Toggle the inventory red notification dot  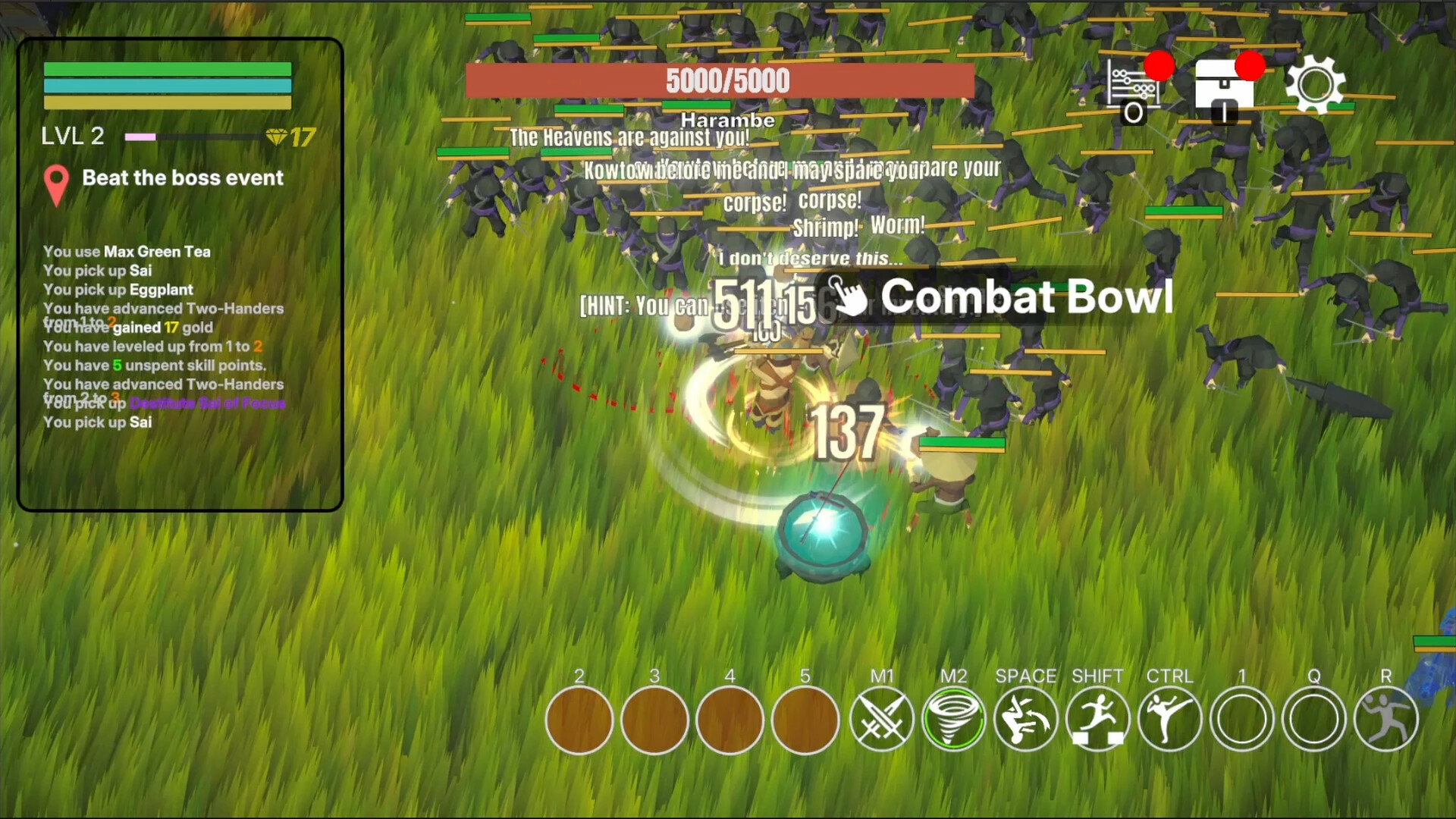1251,66
